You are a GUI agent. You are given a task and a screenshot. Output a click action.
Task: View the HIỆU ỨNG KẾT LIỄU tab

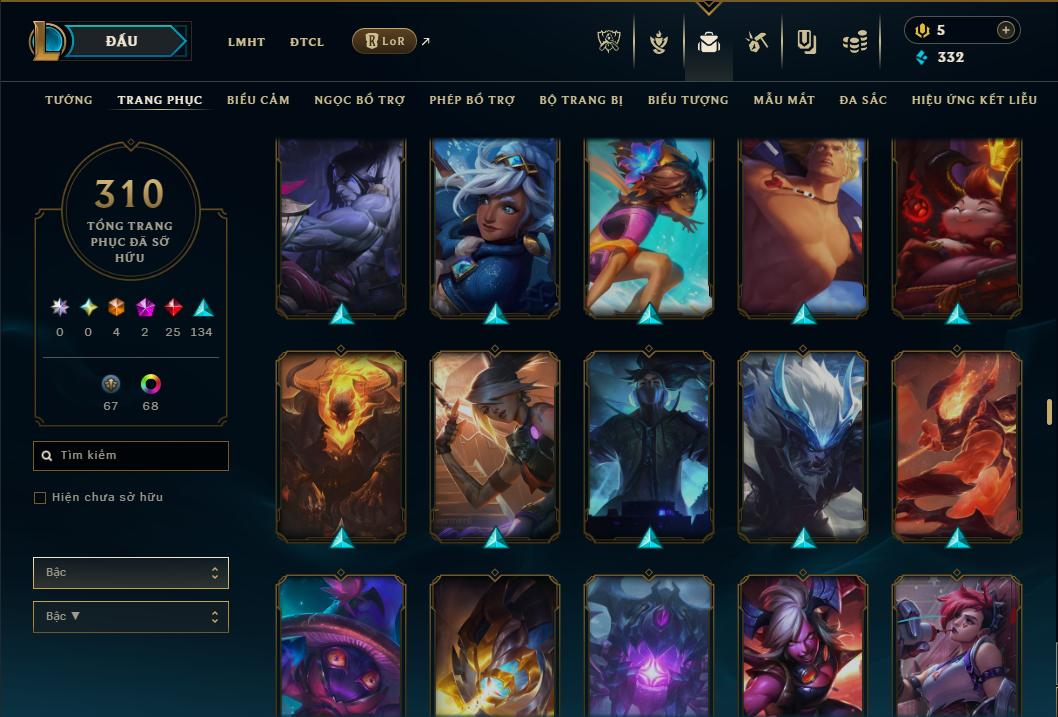973,100
